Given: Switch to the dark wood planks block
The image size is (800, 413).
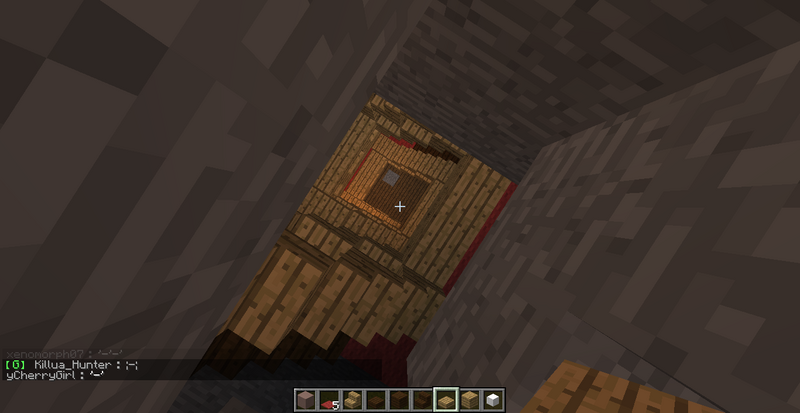Looking at the screenshot, I should (399, 399).
